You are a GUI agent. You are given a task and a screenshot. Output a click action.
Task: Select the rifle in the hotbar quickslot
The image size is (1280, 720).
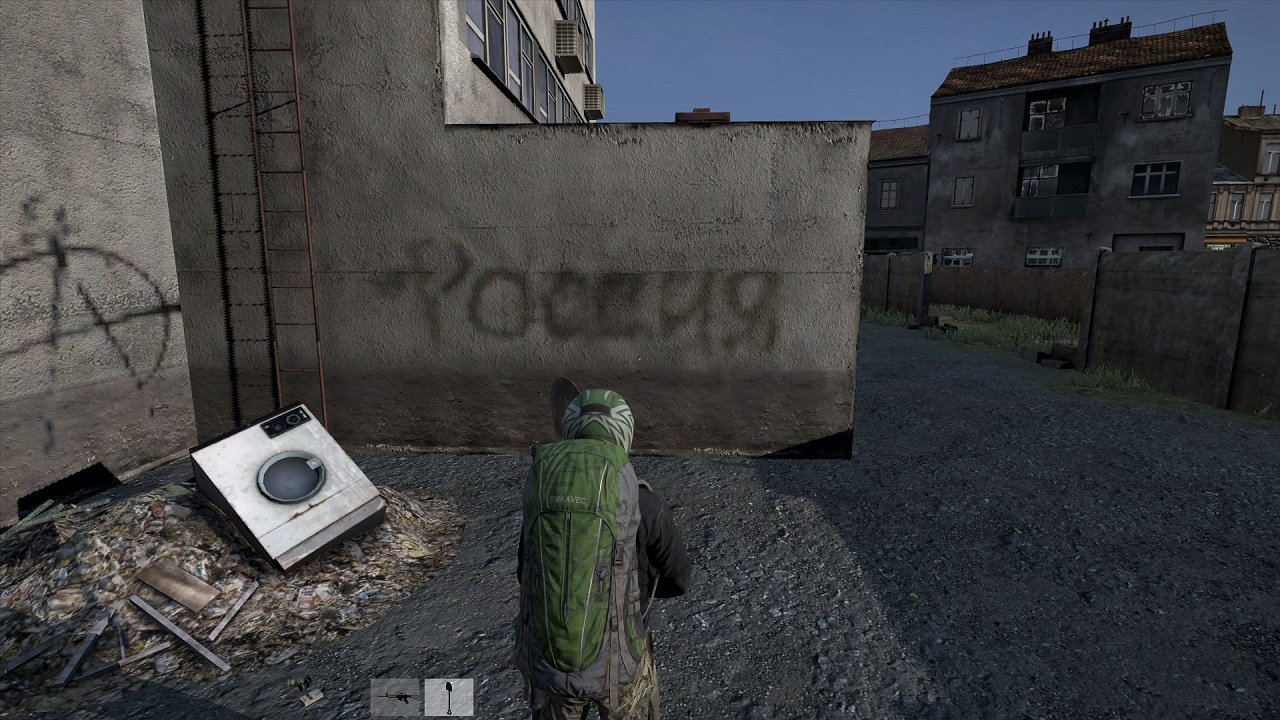click(x=397, y=700)
